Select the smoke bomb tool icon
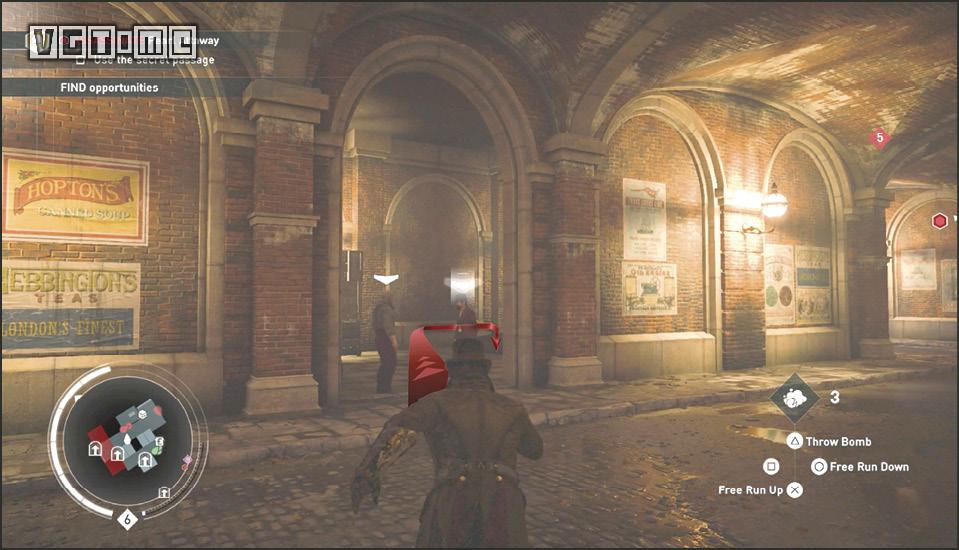The image size is (959, 550). tap(794, 399)
